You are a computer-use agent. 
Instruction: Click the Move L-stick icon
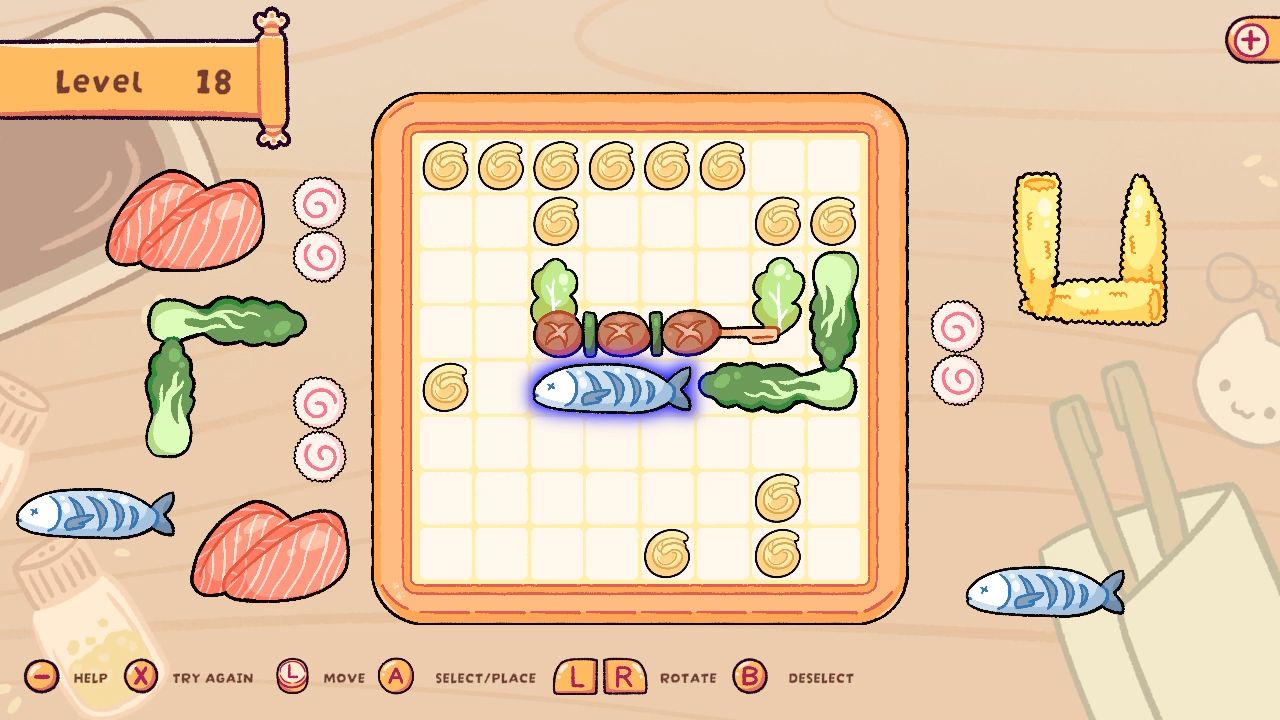(294, 677)
